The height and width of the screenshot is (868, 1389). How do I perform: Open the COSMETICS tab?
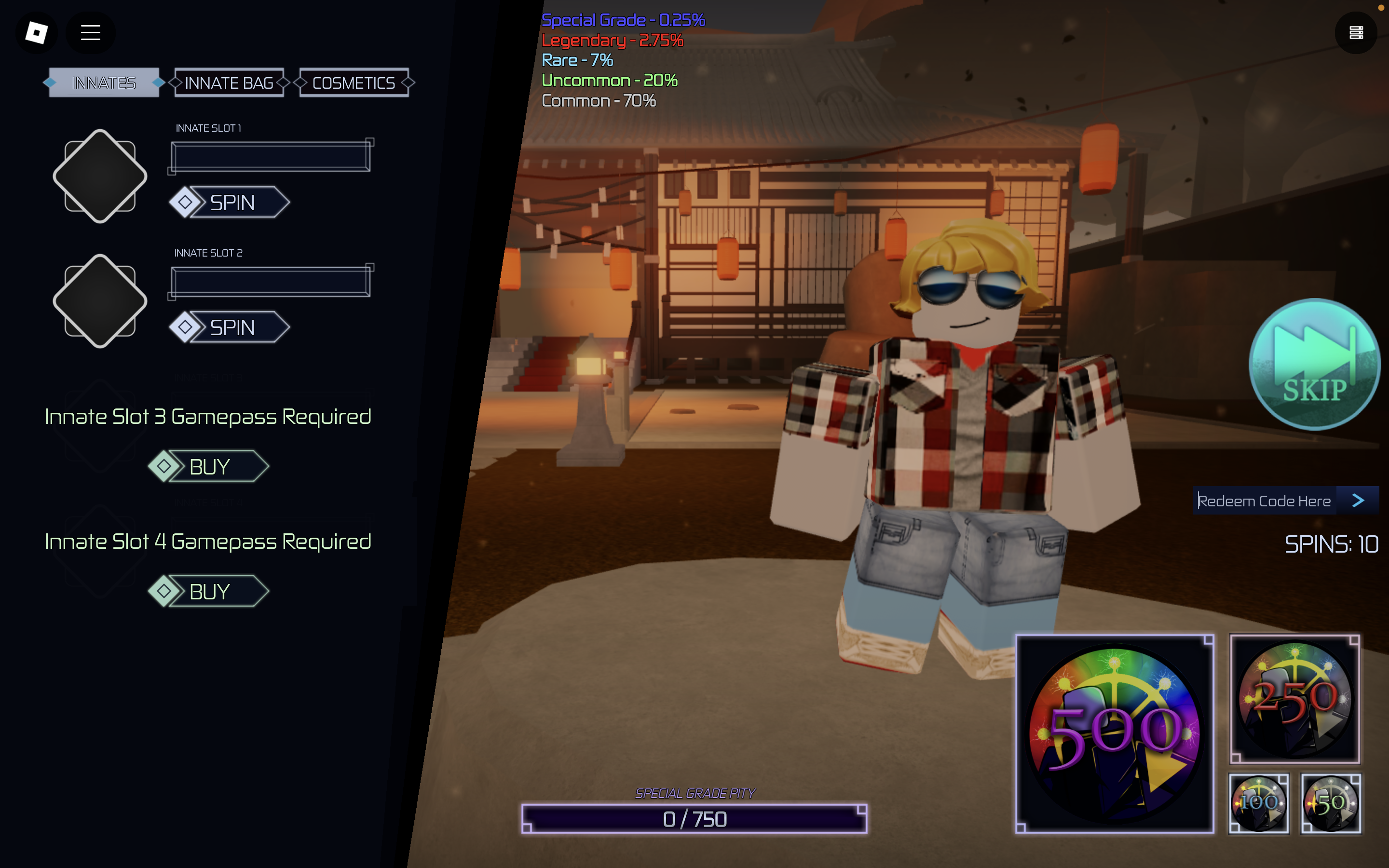coord(353,82)
